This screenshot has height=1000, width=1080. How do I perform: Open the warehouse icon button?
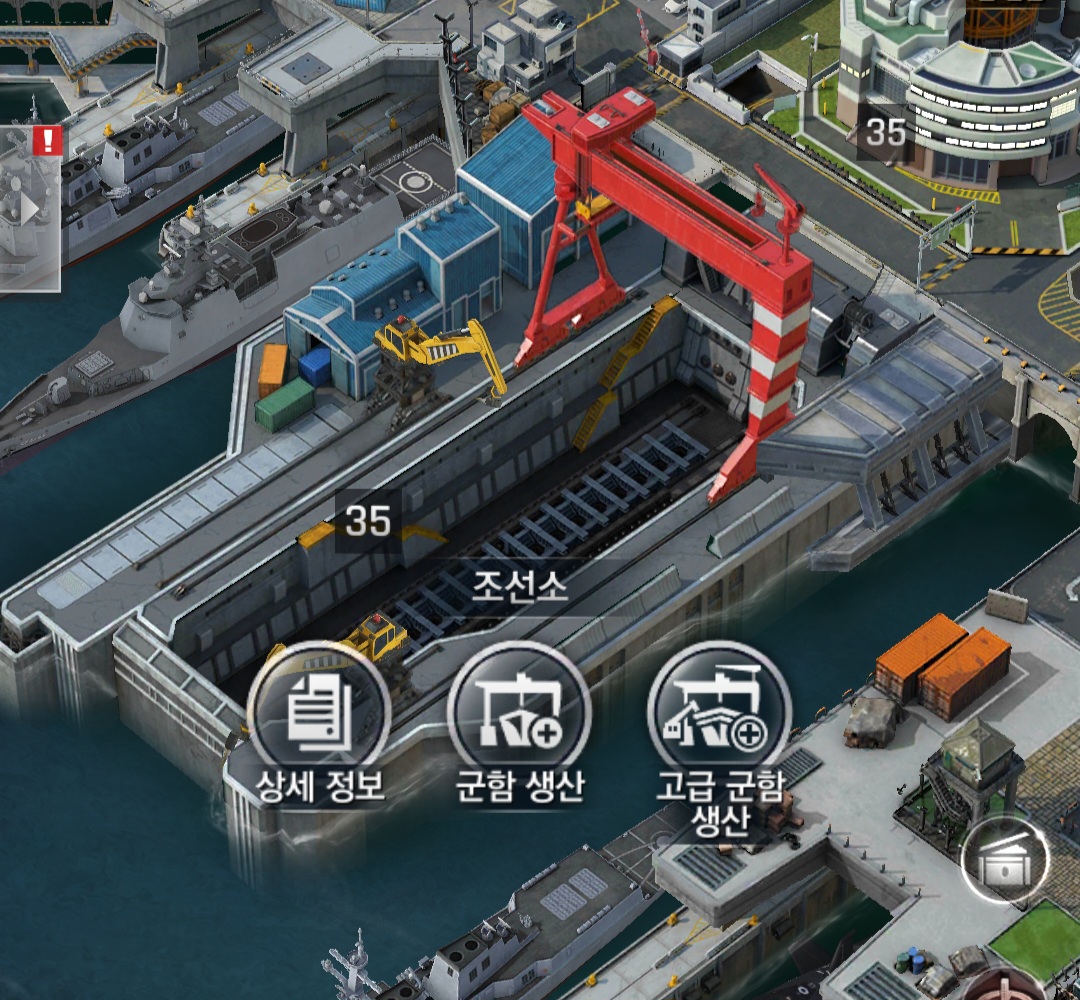1003,862
